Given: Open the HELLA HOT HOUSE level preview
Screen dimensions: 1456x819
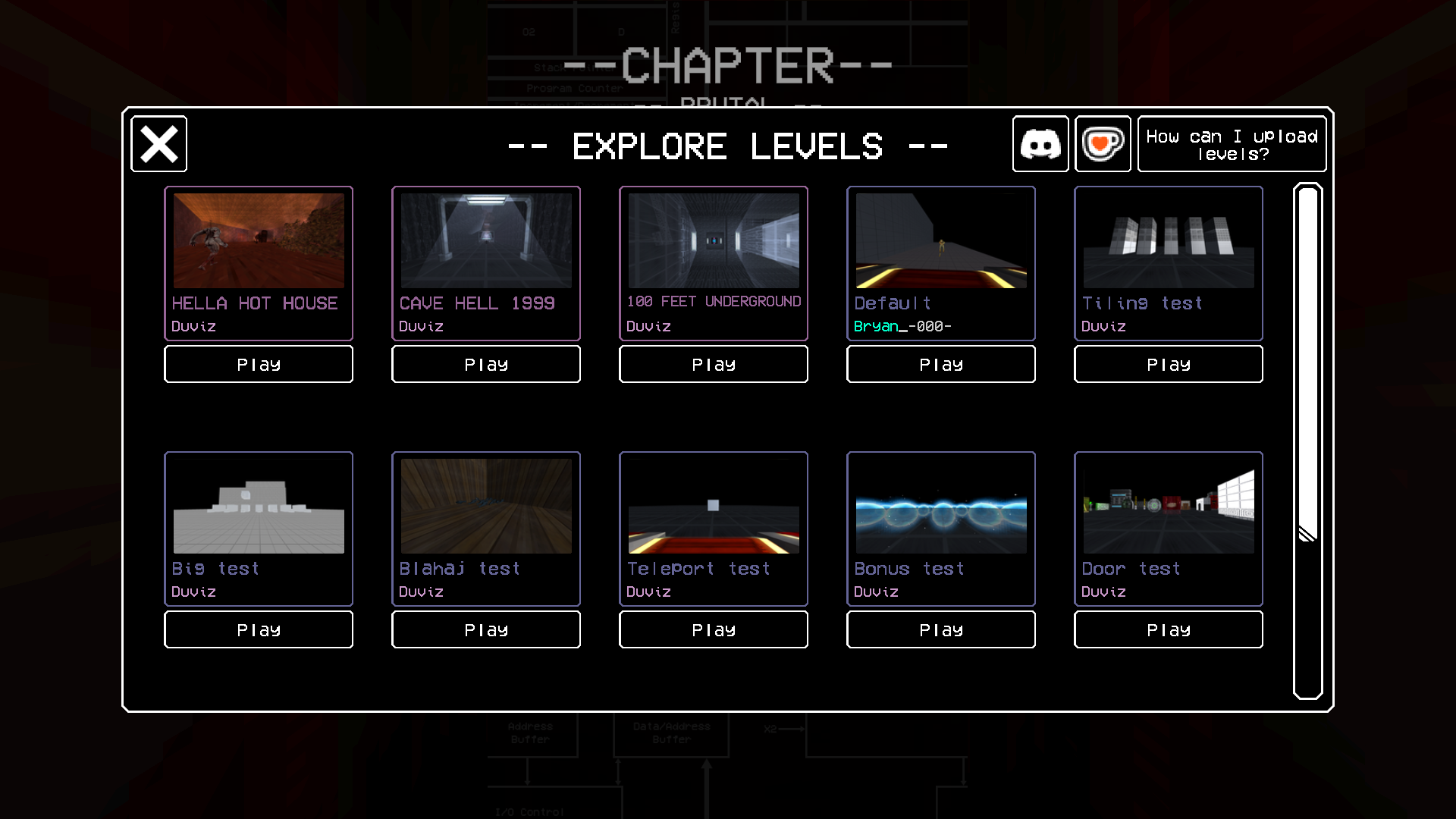Looking at the screenshot, I should [258, 240].
